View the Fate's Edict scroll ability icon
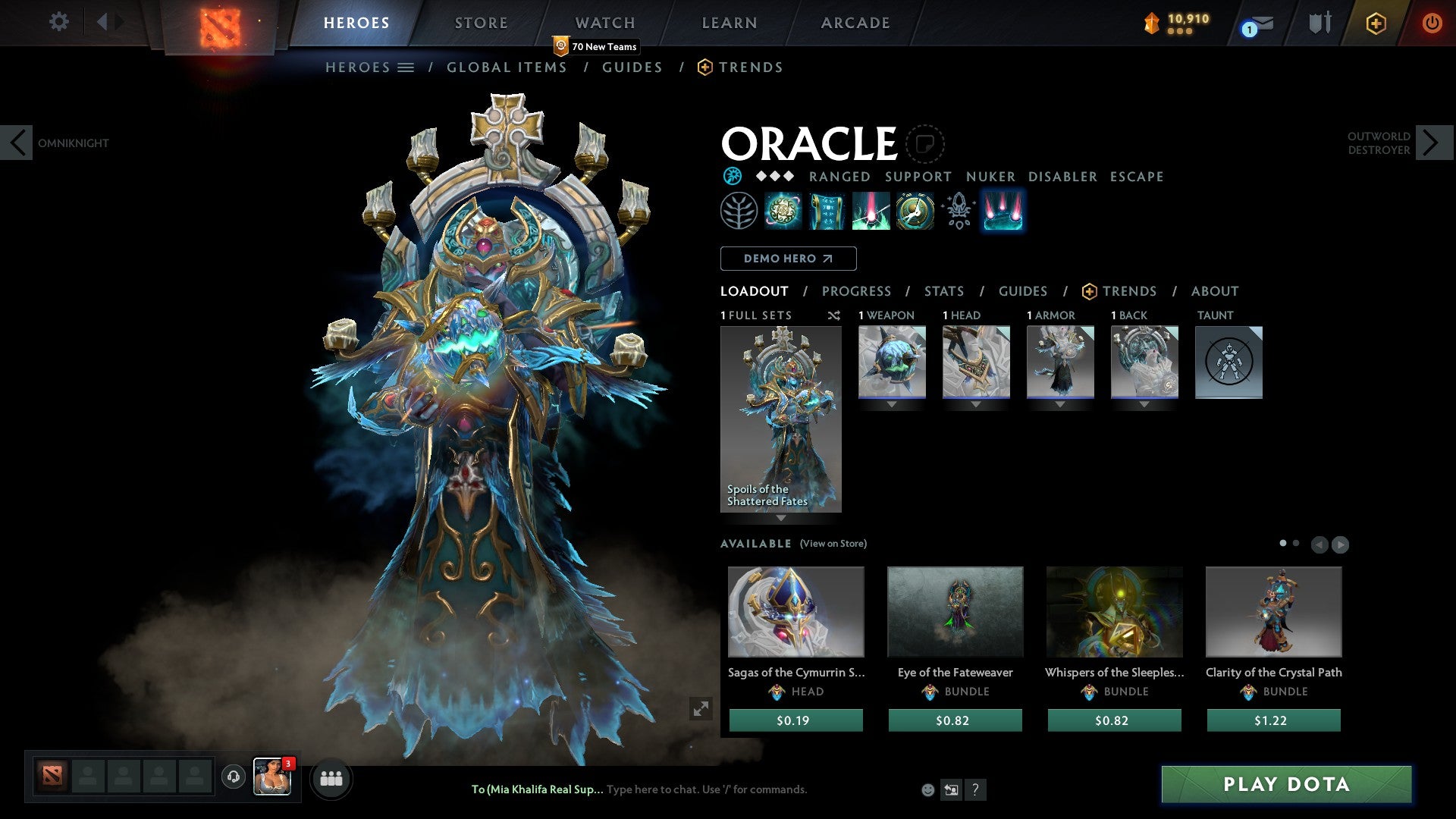 [827, 211]
